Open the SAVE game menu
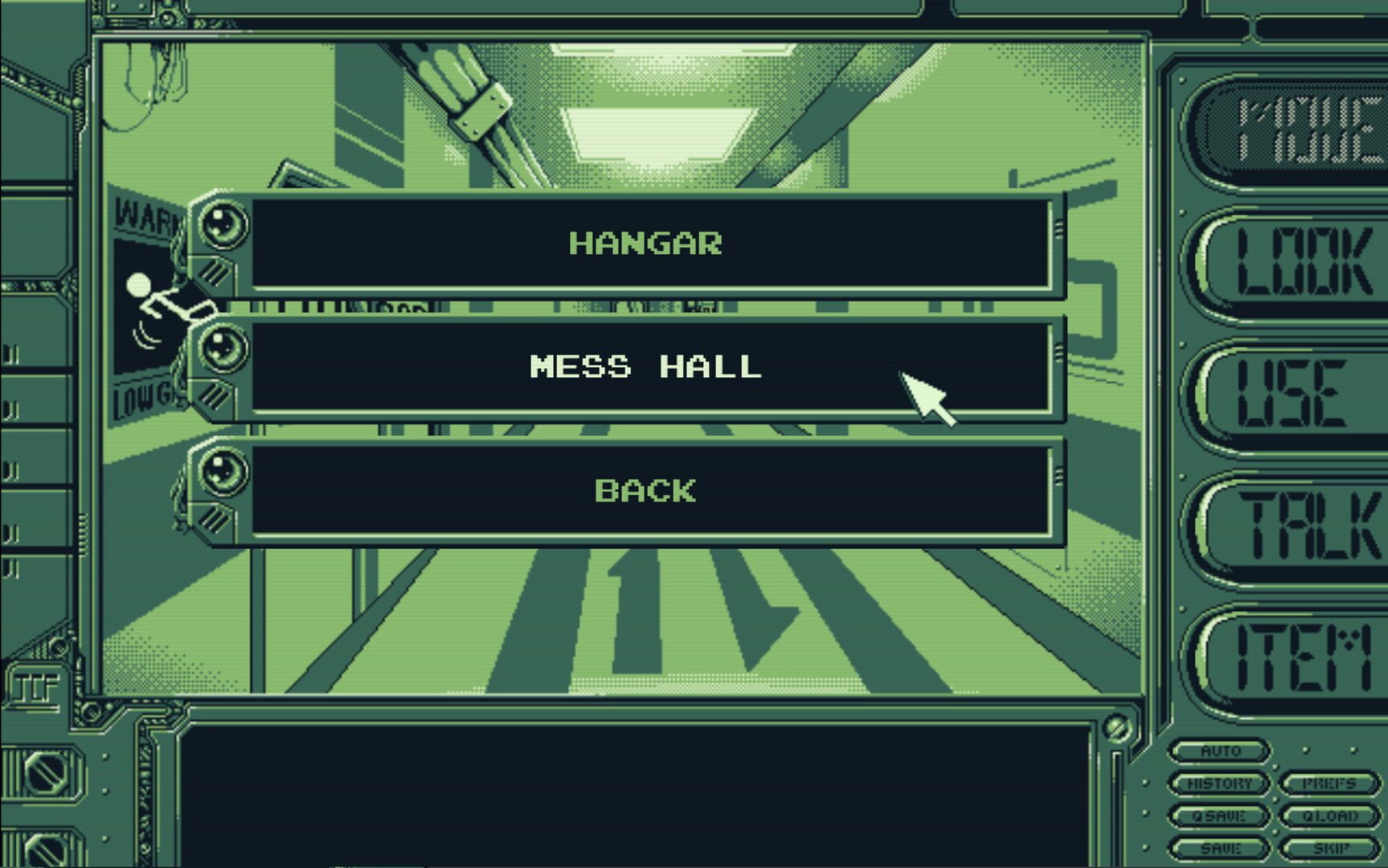Viewport: 1388px width, 868px height. pyautogui.click(x=1222, y=846)
